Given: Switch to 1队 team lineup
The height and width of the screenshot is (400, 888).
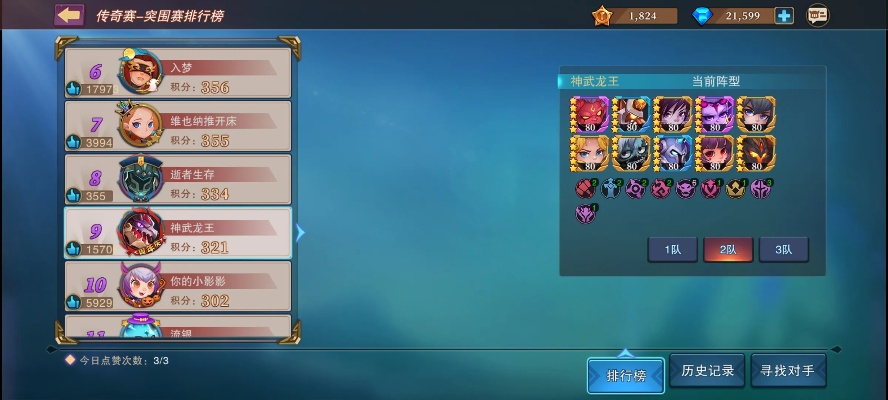Looking at the screenshot, I should pos(673,250).
